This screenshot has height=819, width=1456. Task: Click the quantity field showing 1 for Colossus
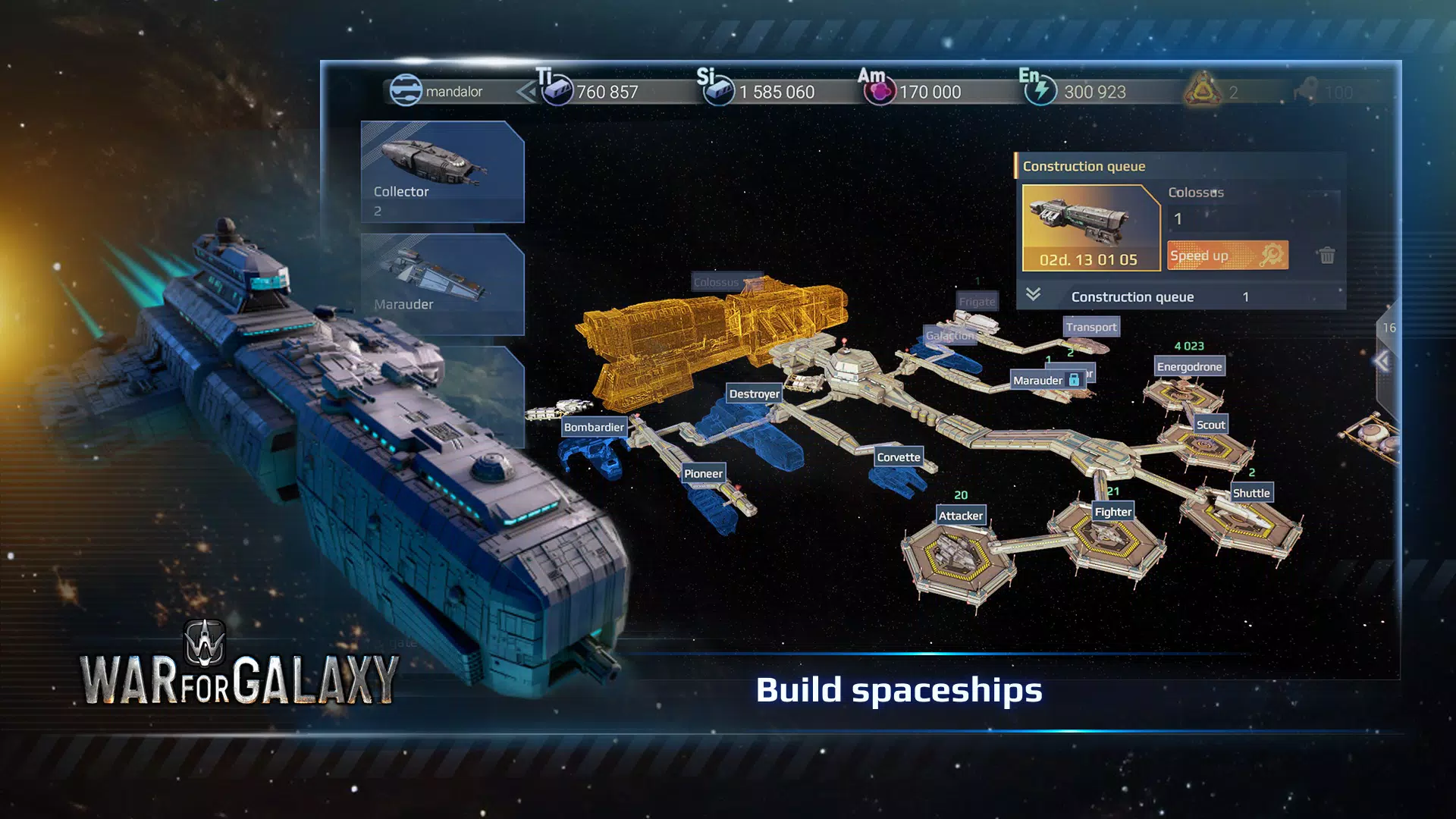[1178, 218]
